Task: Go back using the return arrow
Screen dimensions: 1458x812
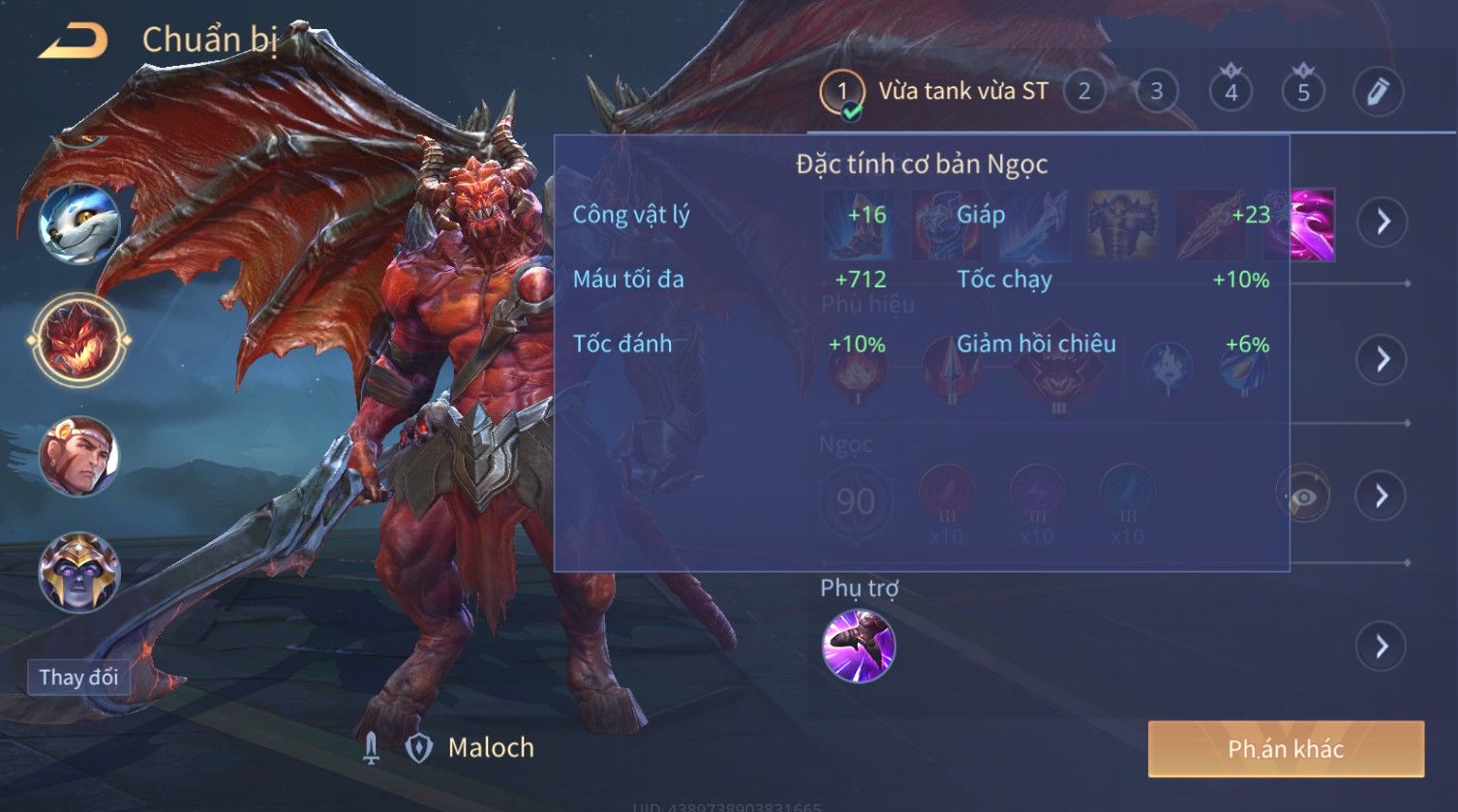Action: coord(73,41)
